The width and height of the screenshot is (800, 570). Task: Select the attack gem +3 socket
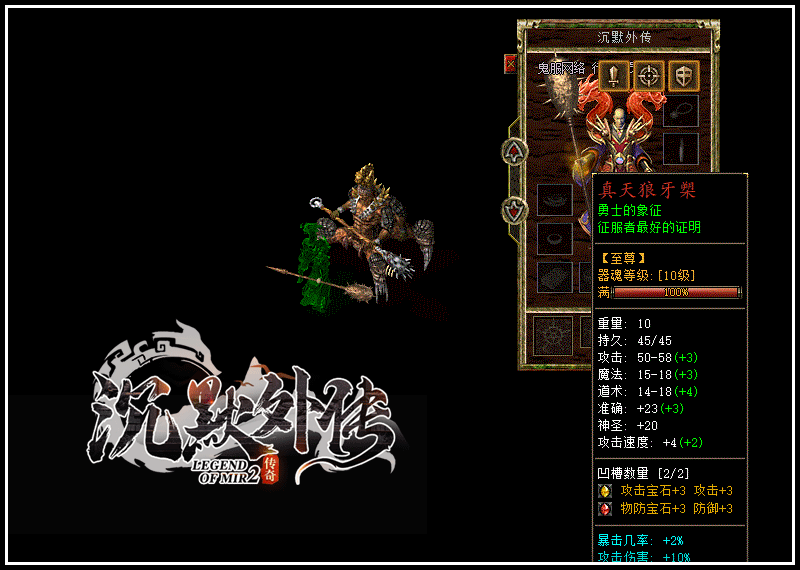click(x=605, y=491)
